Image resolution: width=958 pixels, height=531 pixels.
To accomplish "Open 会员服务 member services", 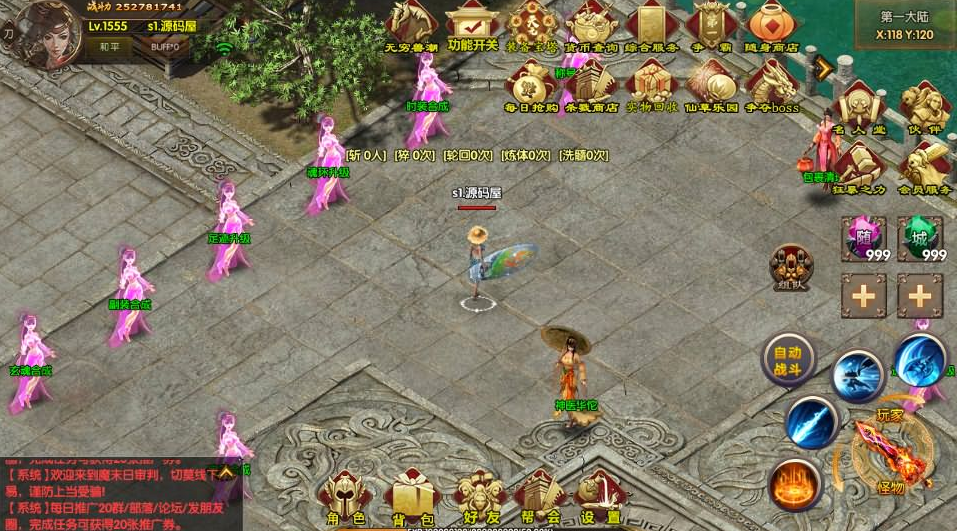I will click(924, 164).
